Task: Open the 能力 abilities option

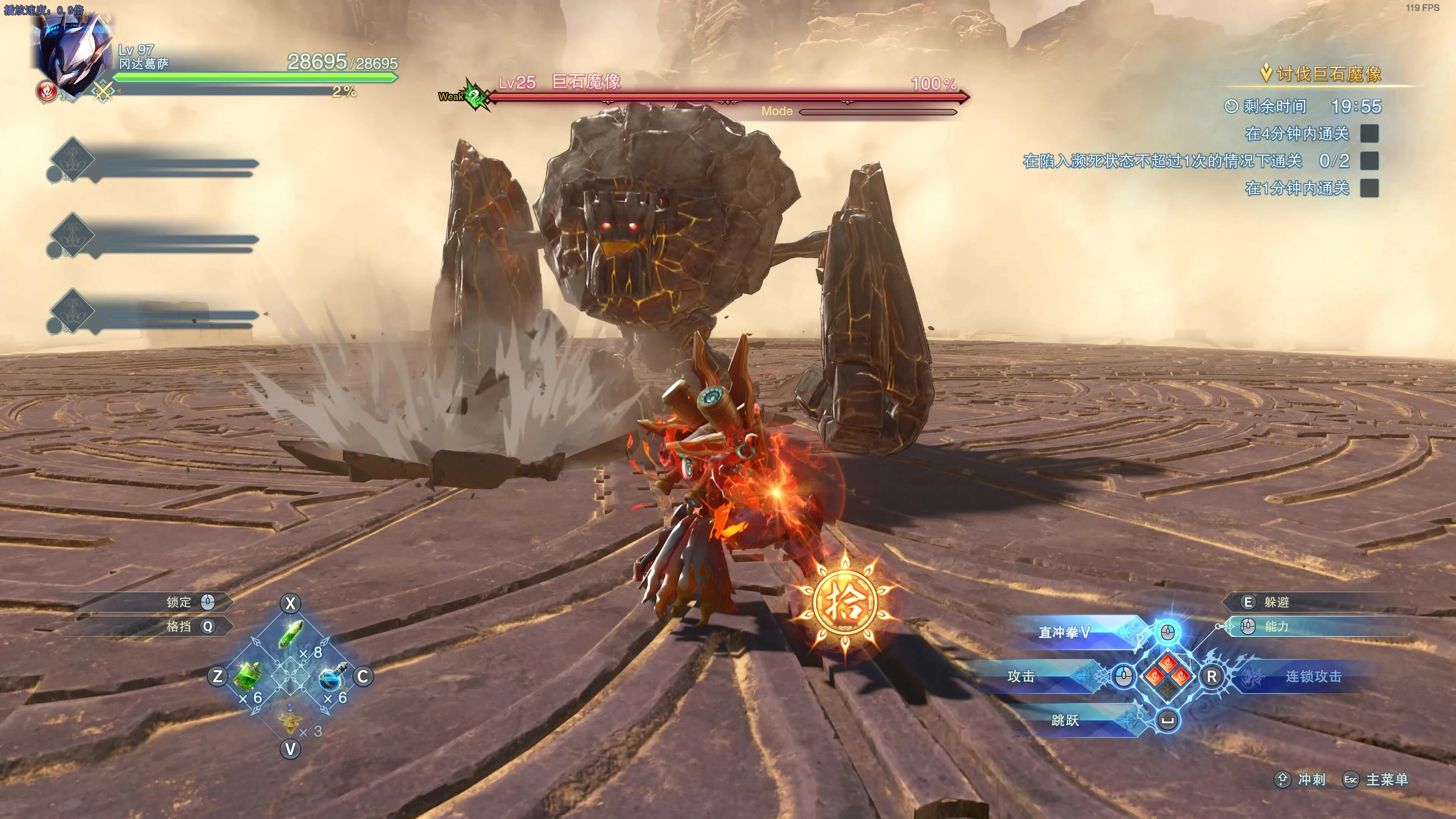Action: point(1276,626)
